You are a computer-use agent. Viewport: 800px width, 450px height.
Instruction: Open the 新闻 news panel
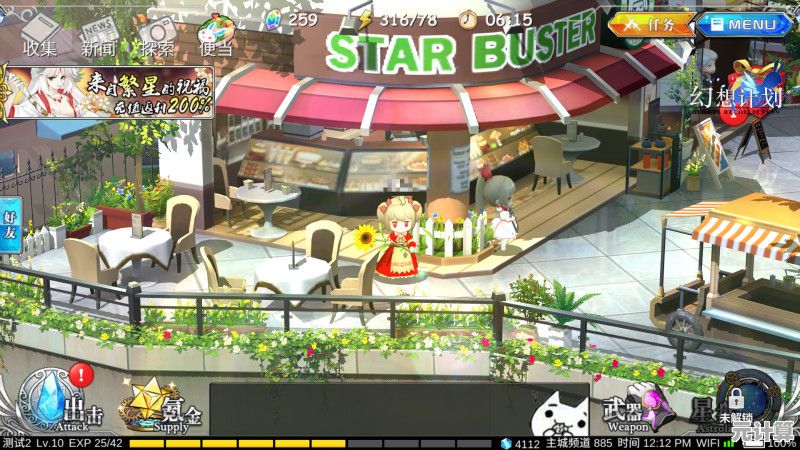98,30
